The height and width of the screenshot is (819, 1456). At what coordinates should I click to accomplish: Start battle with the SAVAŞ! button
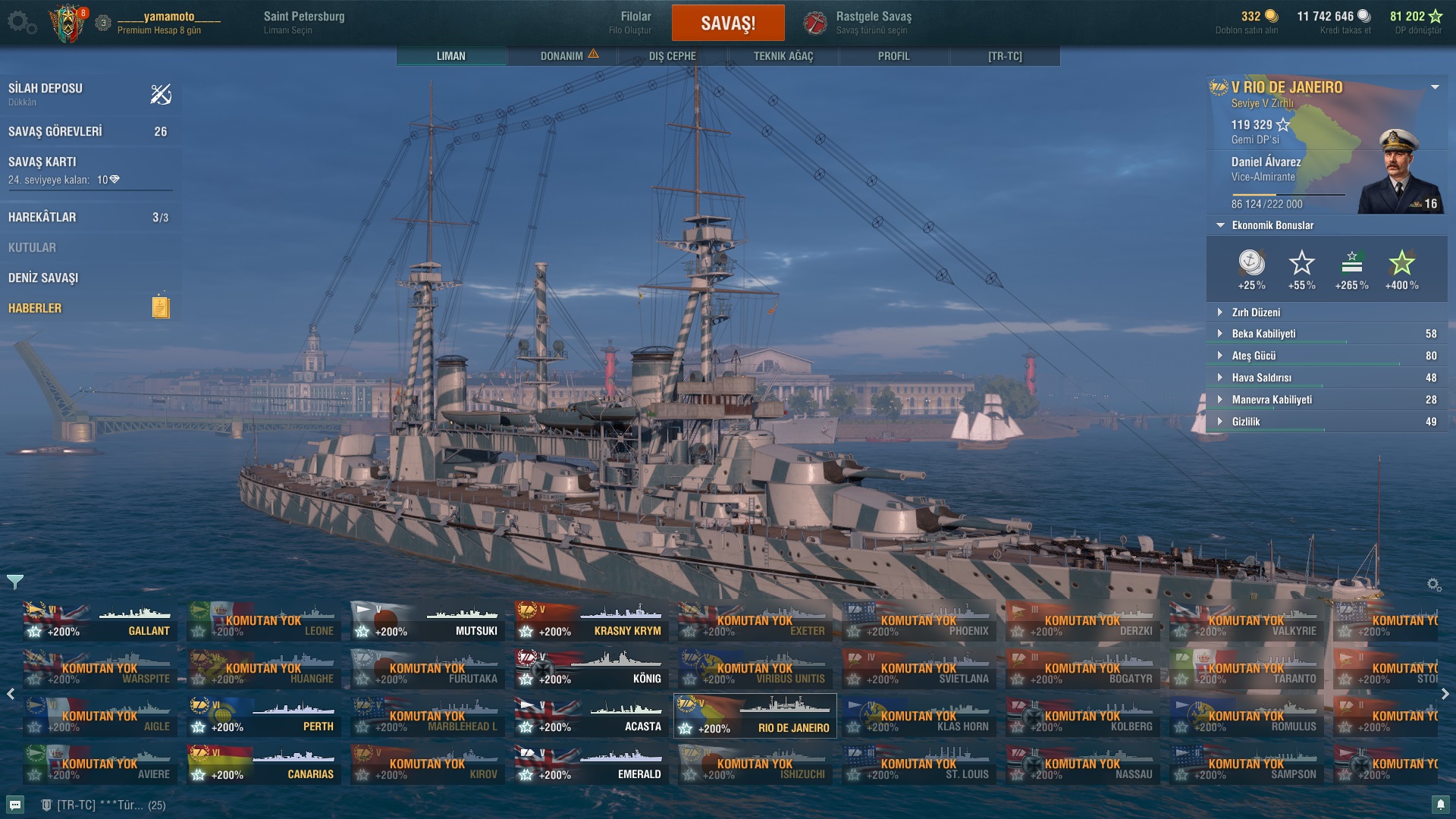click(727, 23)
